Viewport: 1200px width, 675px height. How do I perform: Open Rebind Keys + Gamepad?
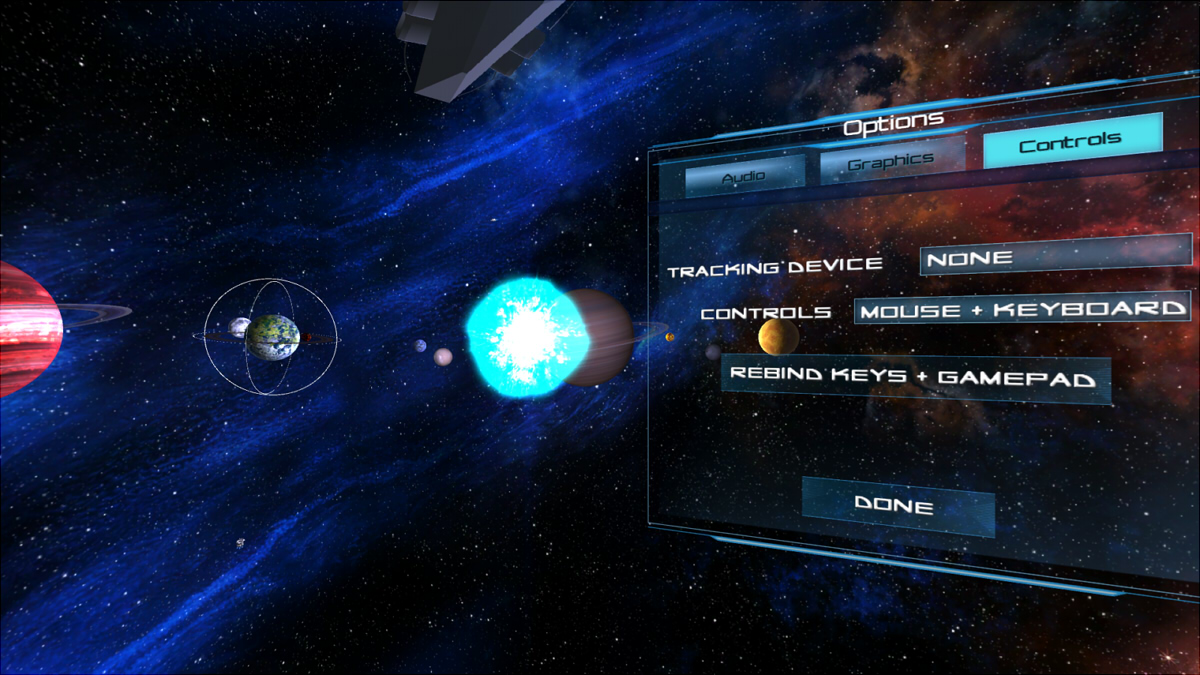tap(915, 379)
